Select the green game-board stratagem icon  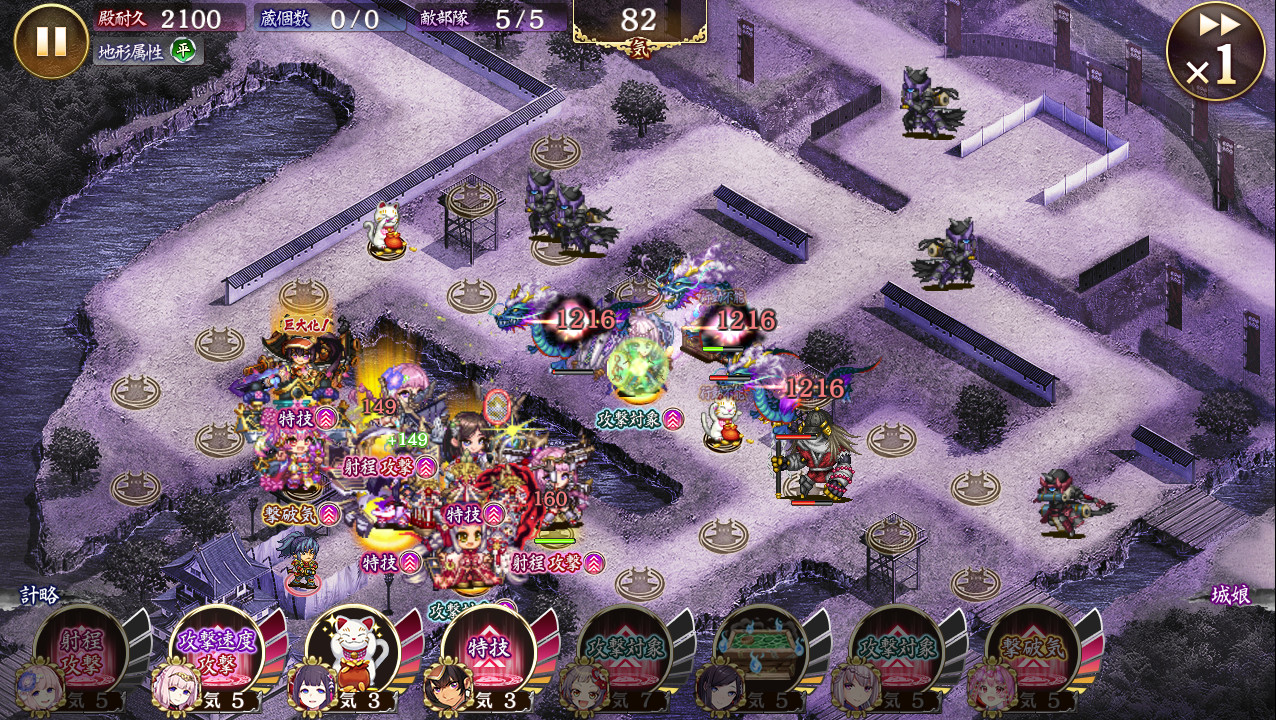761,651
